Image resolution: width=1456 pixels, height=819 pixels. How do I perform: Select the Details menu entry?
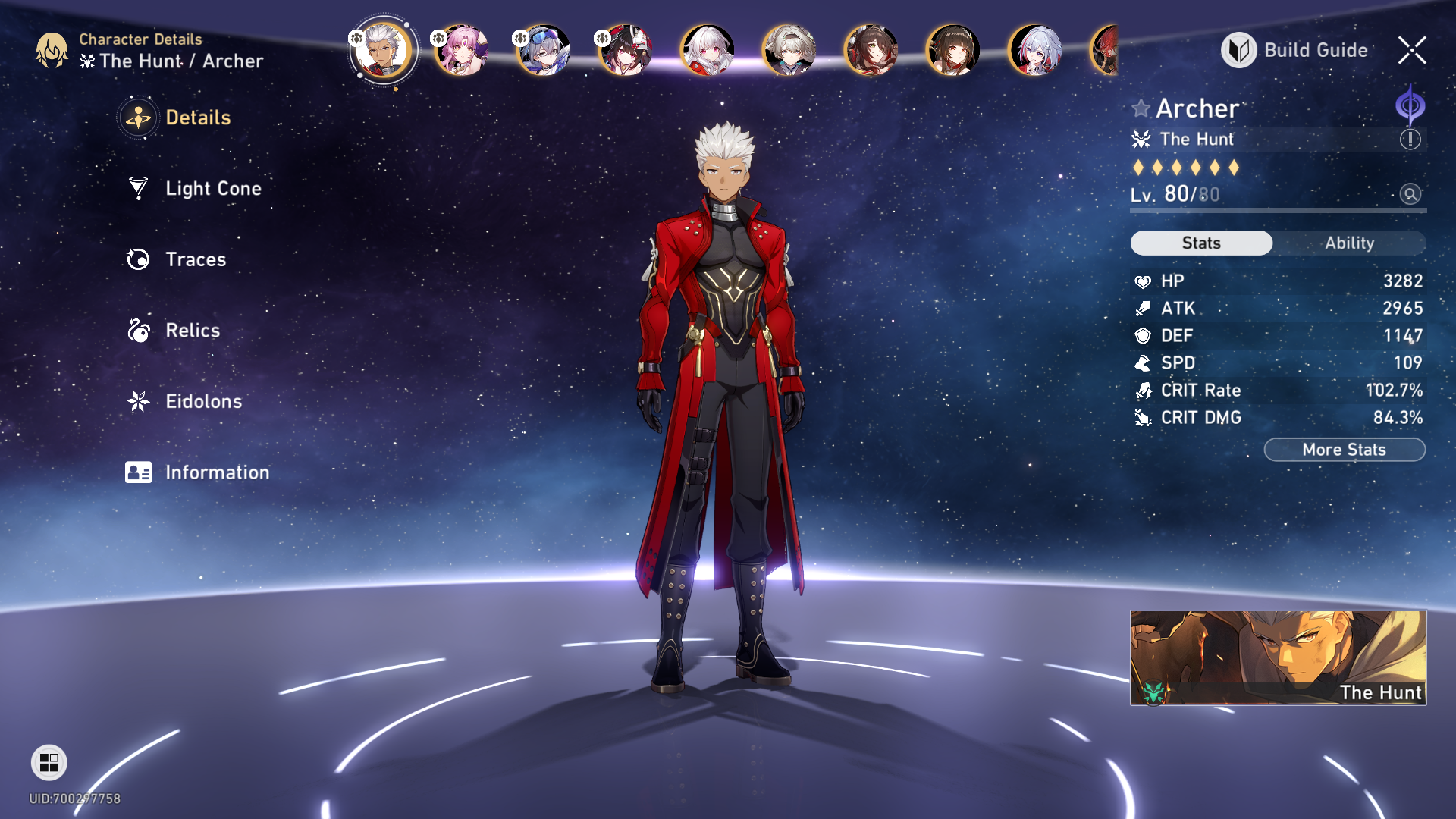pos(197,118)
